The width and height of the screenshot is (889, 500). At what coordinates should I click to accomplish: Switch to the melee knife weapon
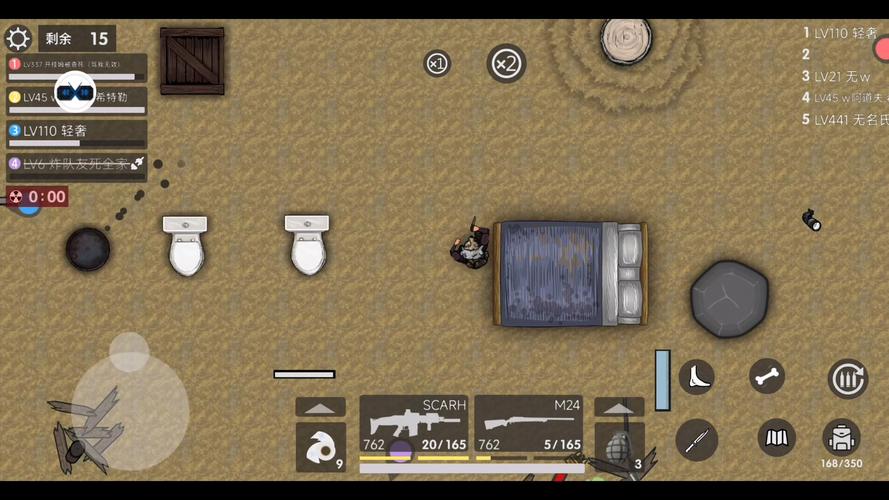click(x=696, y=439)
